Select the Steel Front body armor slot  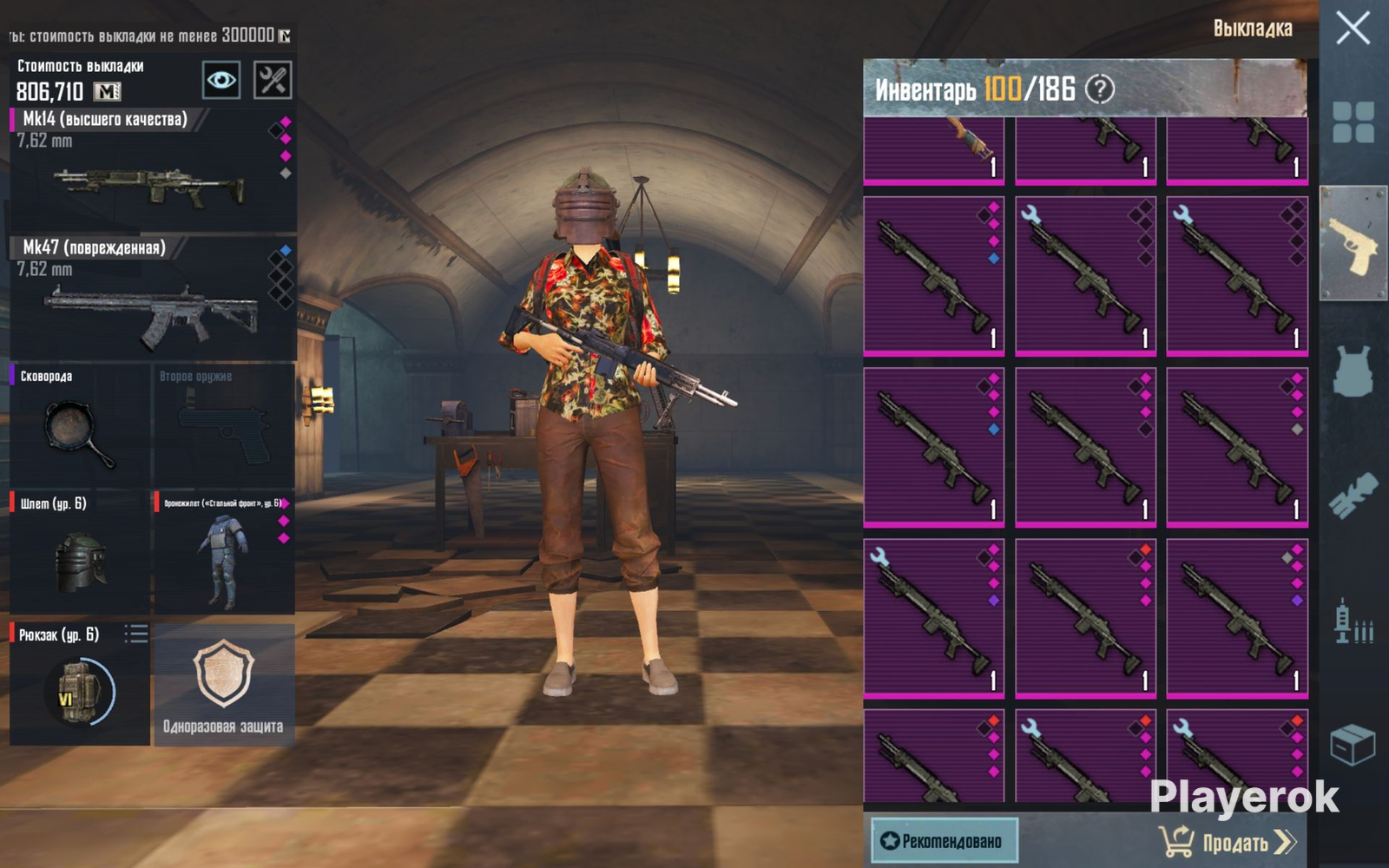pos(224,552)
